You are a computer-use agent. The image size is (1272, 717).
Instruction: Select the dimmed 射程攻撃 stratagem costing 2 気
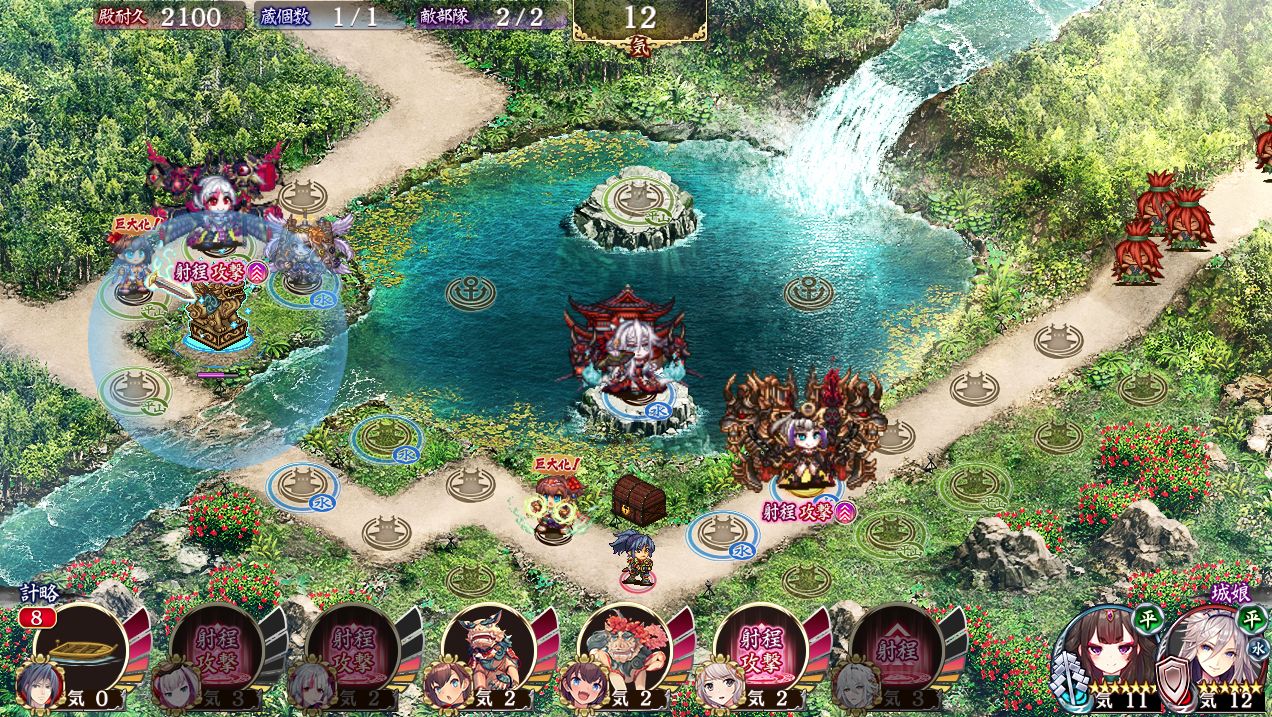(x=352, y=650)
